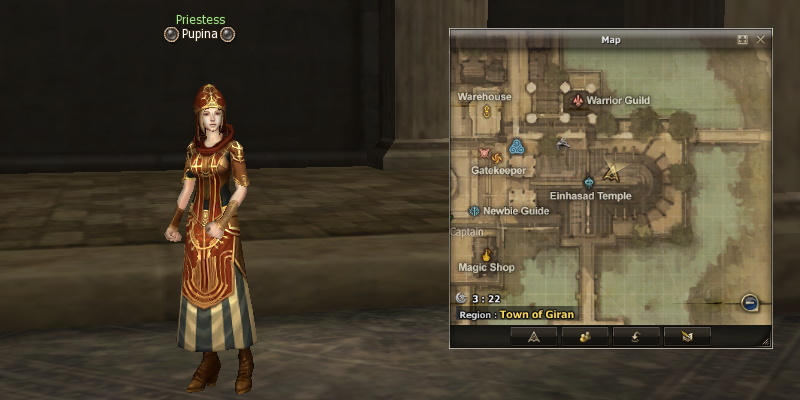Image resolution: width=800 pixels, height=400 pixels.
Task: Click the curved arrow button in map toolbar
Action: [x=636, y=336]
